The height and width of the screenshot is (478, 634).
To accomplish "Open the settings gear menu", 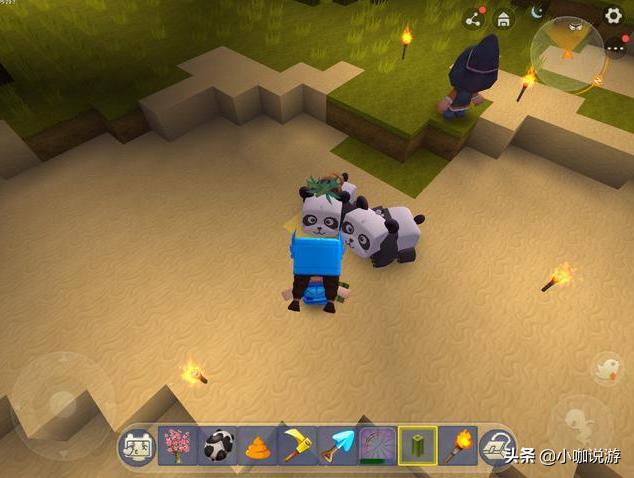I will point(614,15).
